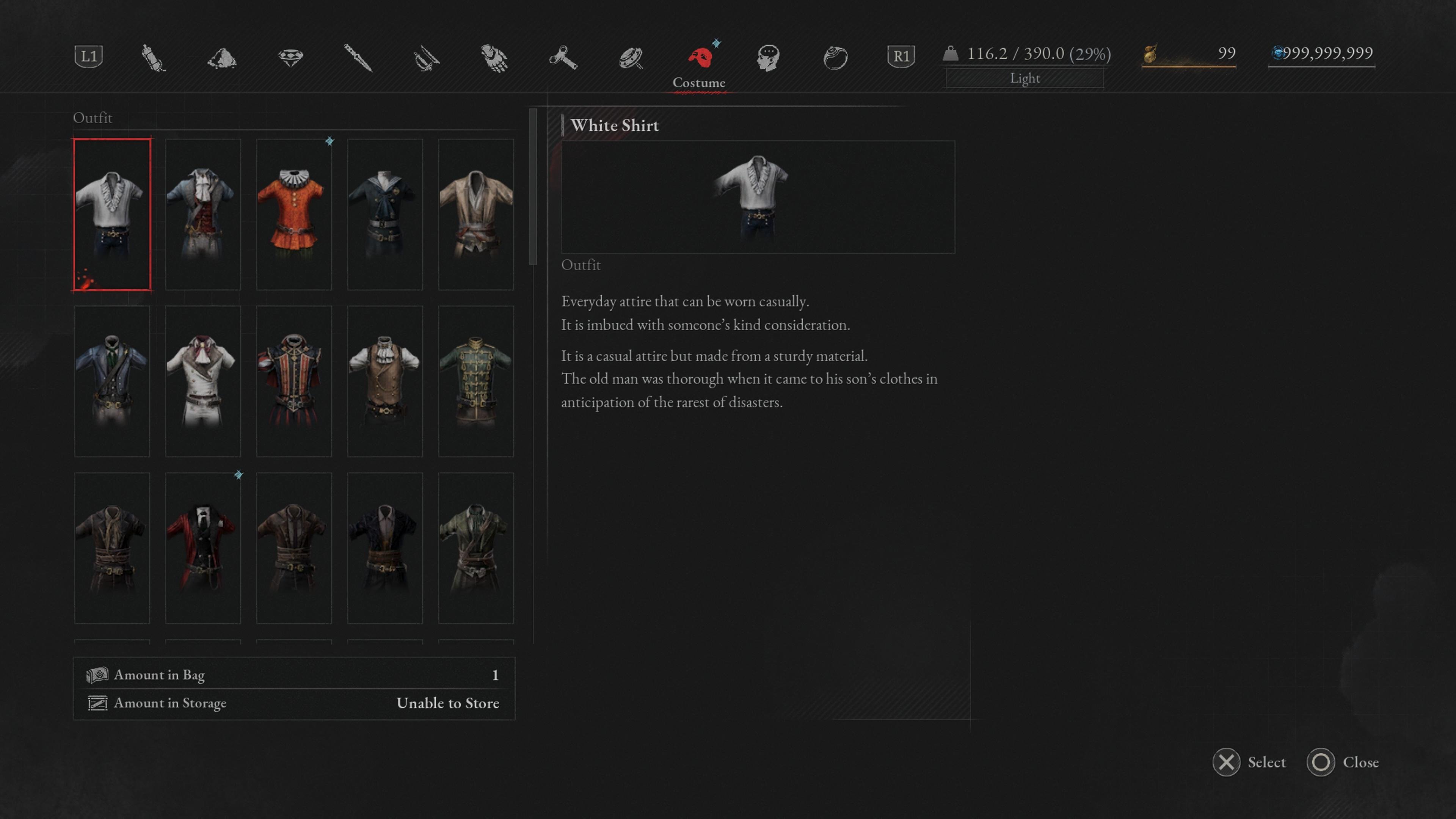This screenshot has height=819, width=1456.
Task: Select the White Shirt outfit slot
Action: click(112, 214)
